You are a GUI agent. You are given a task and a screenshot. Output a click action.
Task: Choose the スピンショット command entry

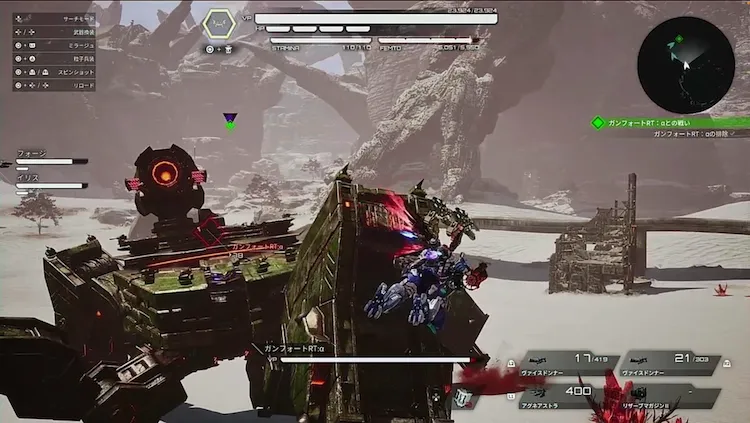[54, 72]
